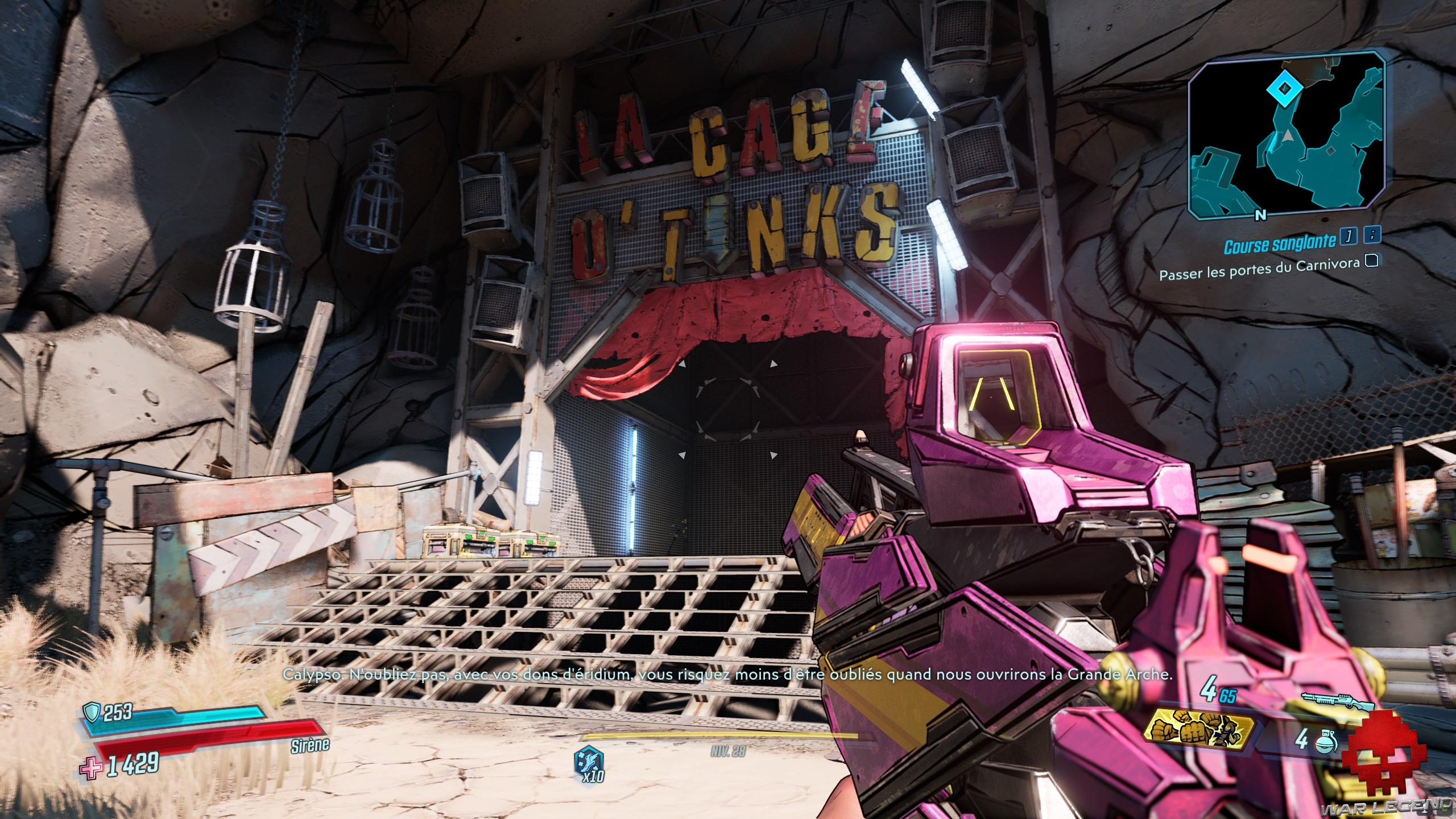
Task: Click the Carnivora objective checkbox
Action: (x=1372, y=261)
